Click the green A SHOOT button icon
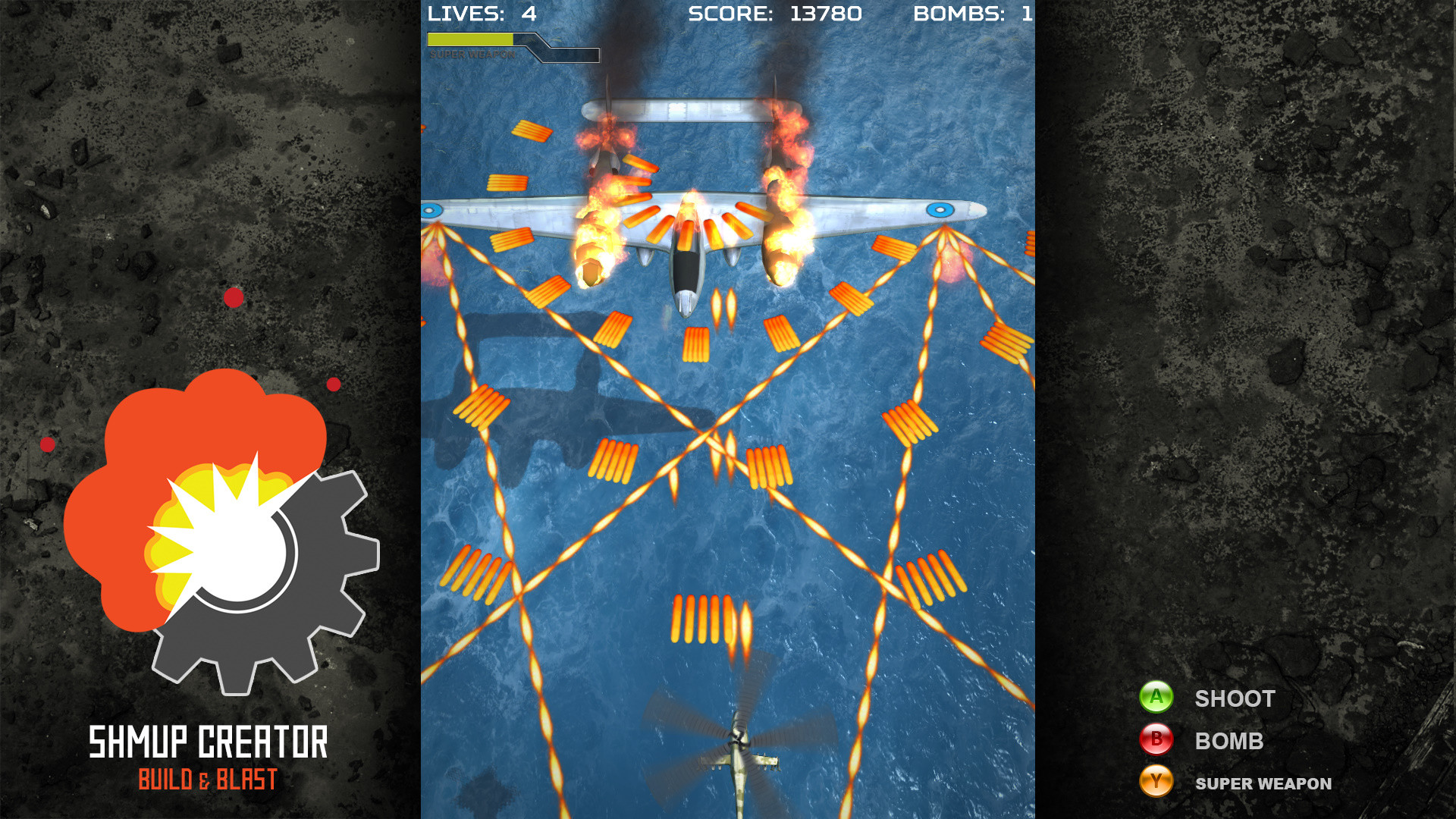 coord(1156,698)
